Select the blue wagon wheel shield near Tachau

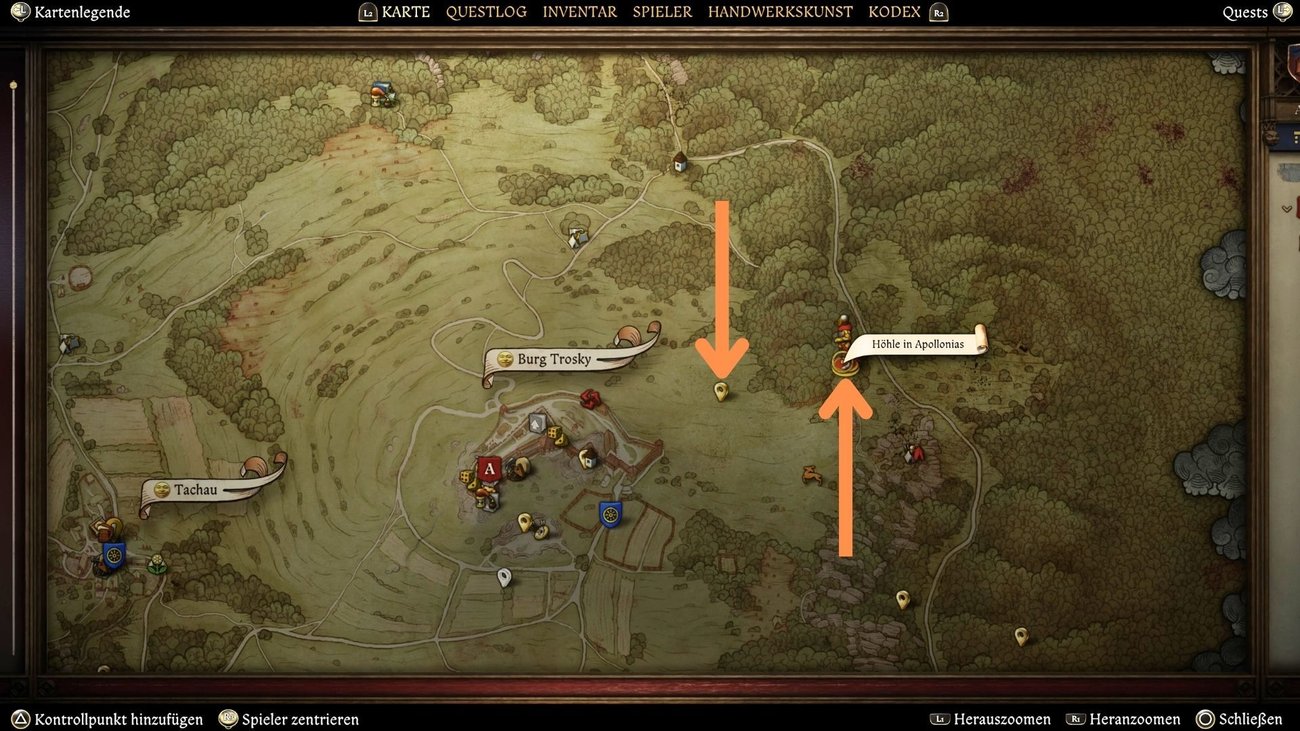pyautogui.click(x=113, y=555)
